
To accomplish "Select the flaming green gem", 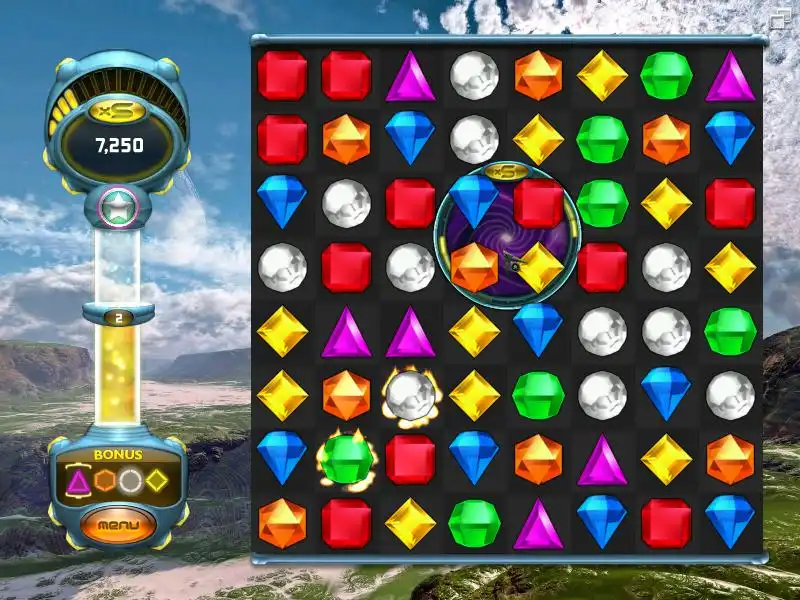I will tap(346, 459).
